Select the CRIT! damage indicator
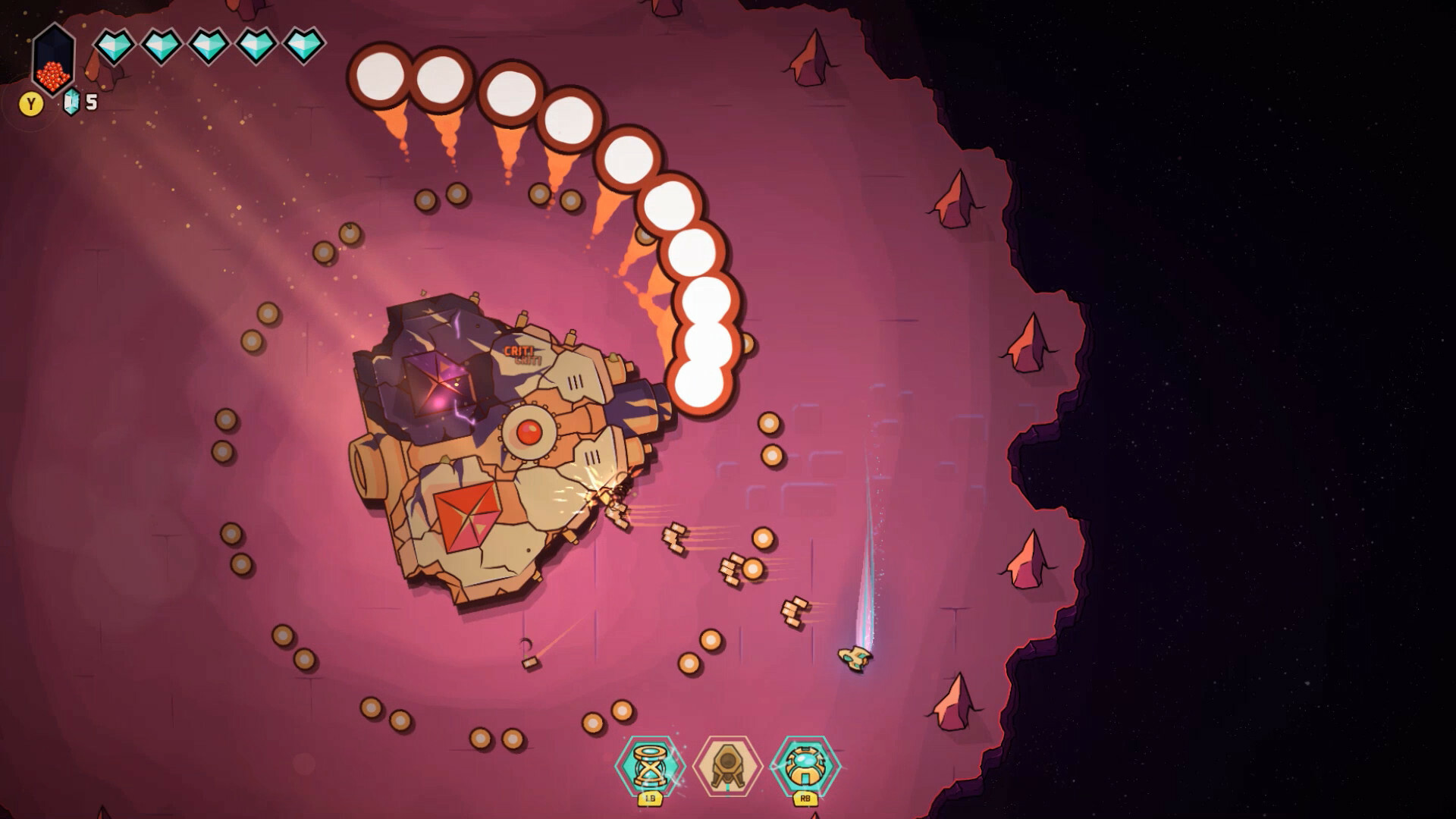 (520, 352)
